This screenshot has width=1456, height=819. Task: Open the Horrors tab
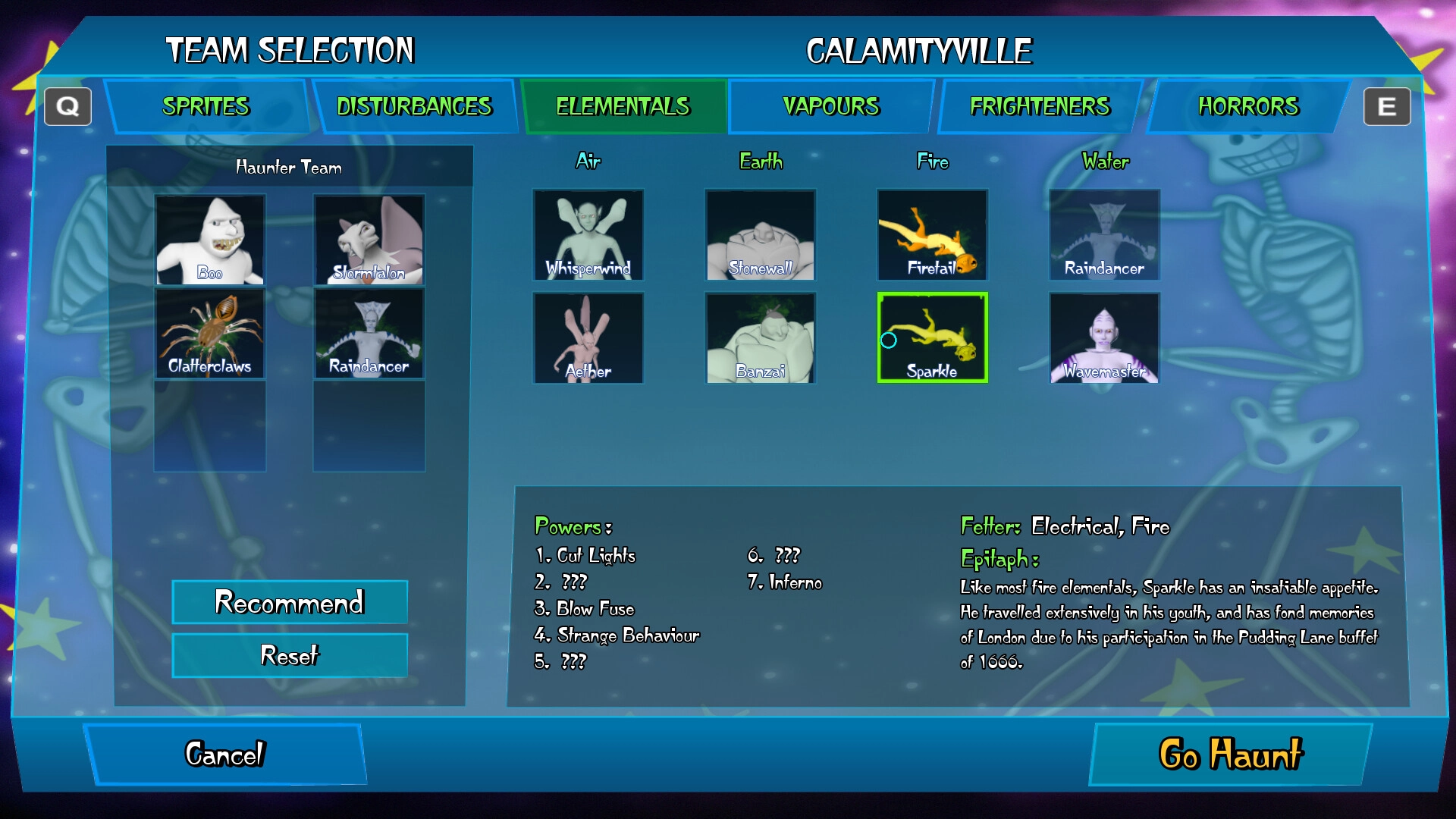tap(1248, 107)
